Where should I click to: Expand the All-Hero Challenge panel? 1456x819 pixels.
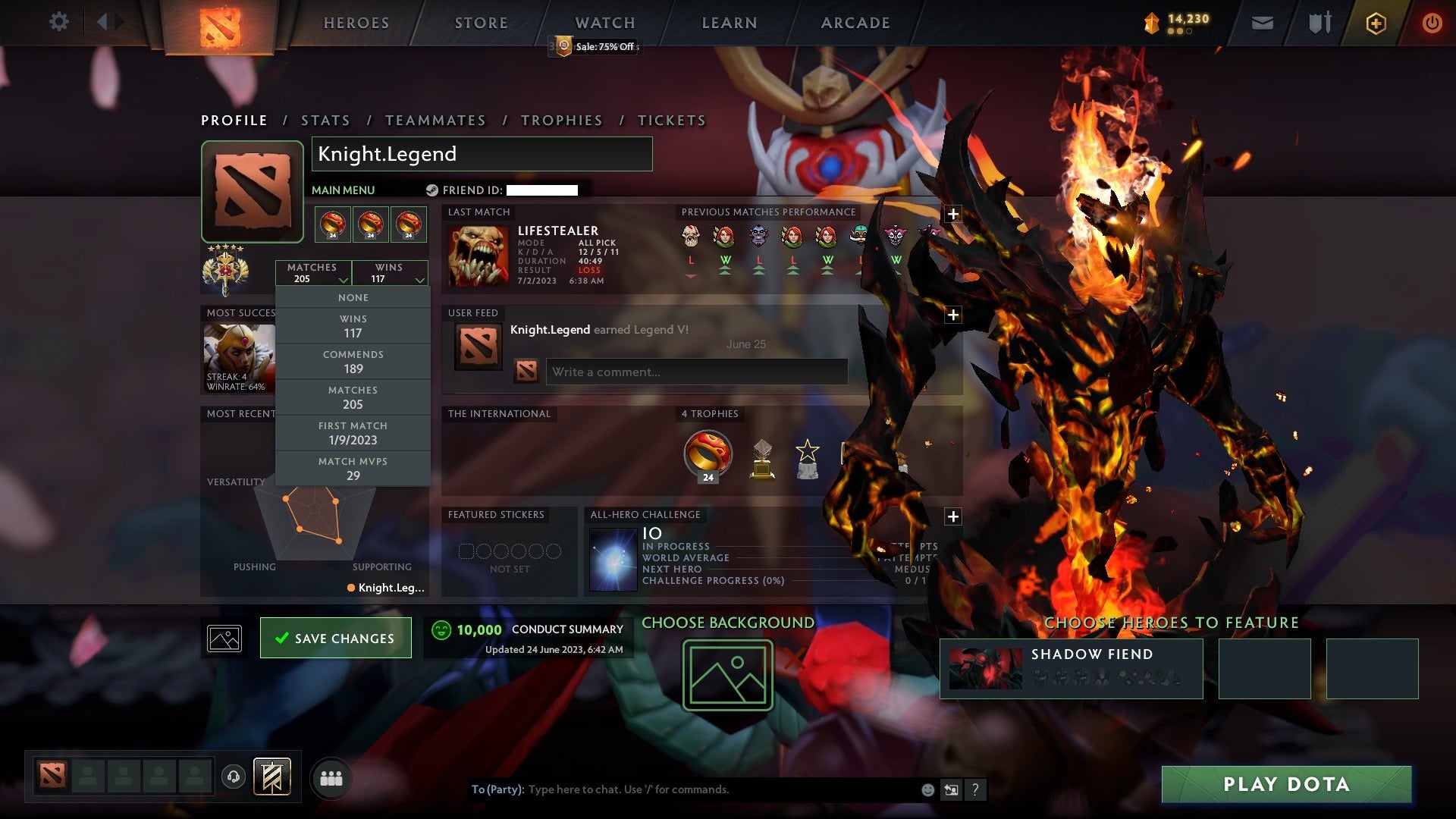tap(953, 516)
